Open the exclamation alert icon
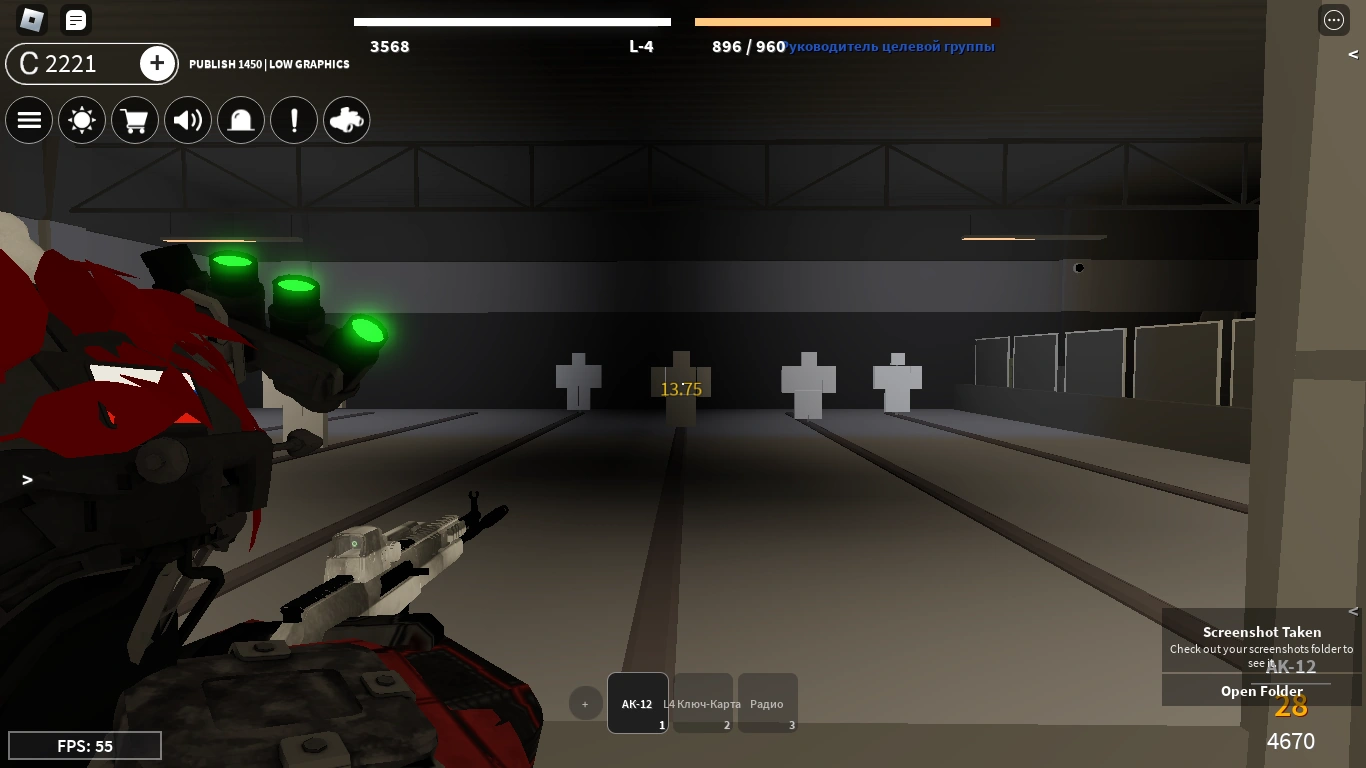1366x768 pixels. tap(294, 120)
